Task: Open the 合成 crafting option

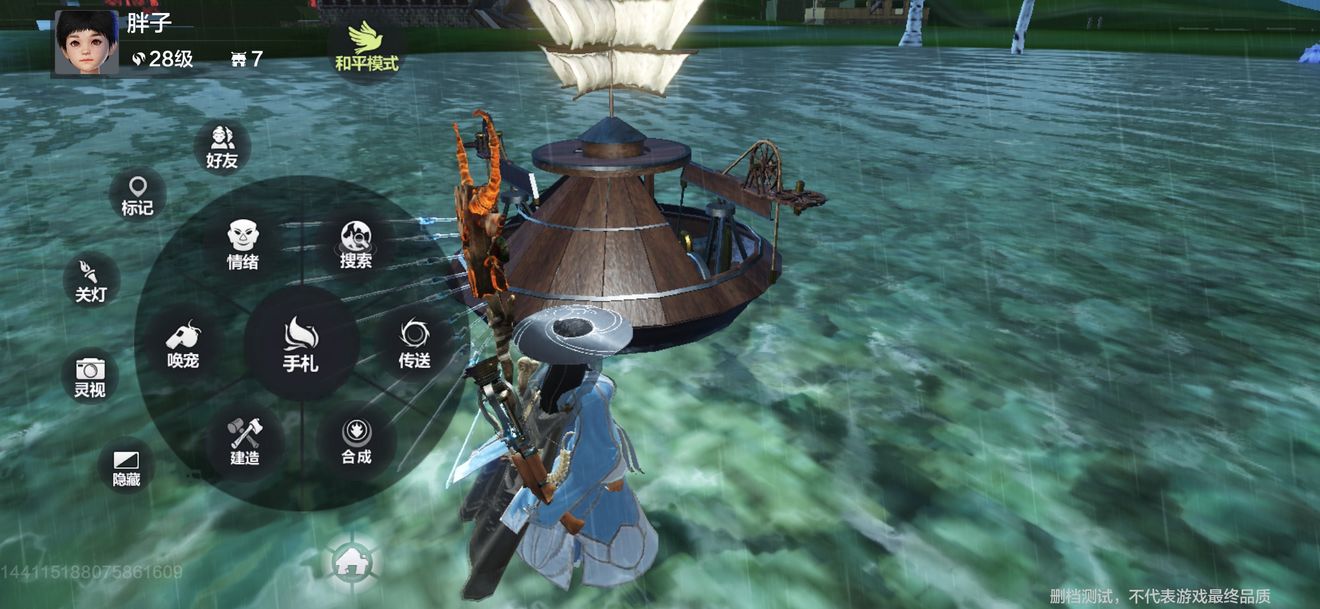Action: (356, 441)
